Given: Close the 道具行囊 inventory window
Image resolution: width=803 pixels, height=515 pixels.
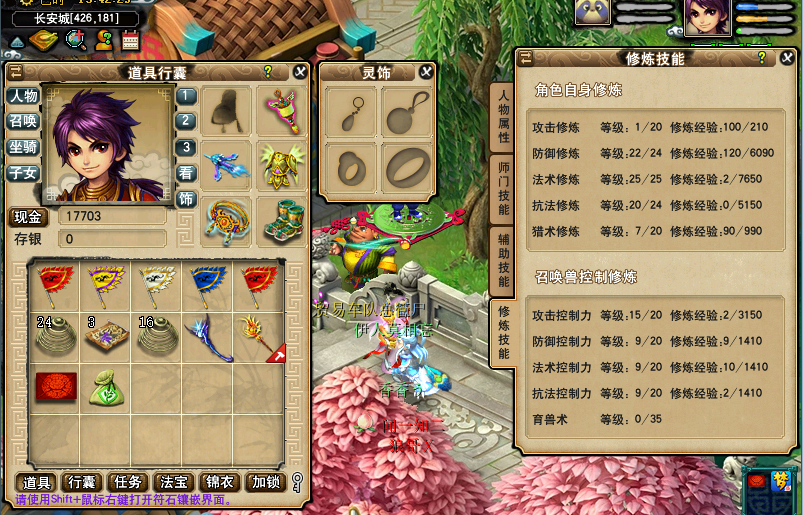Looking at the screenshot, I should [300, 72].
